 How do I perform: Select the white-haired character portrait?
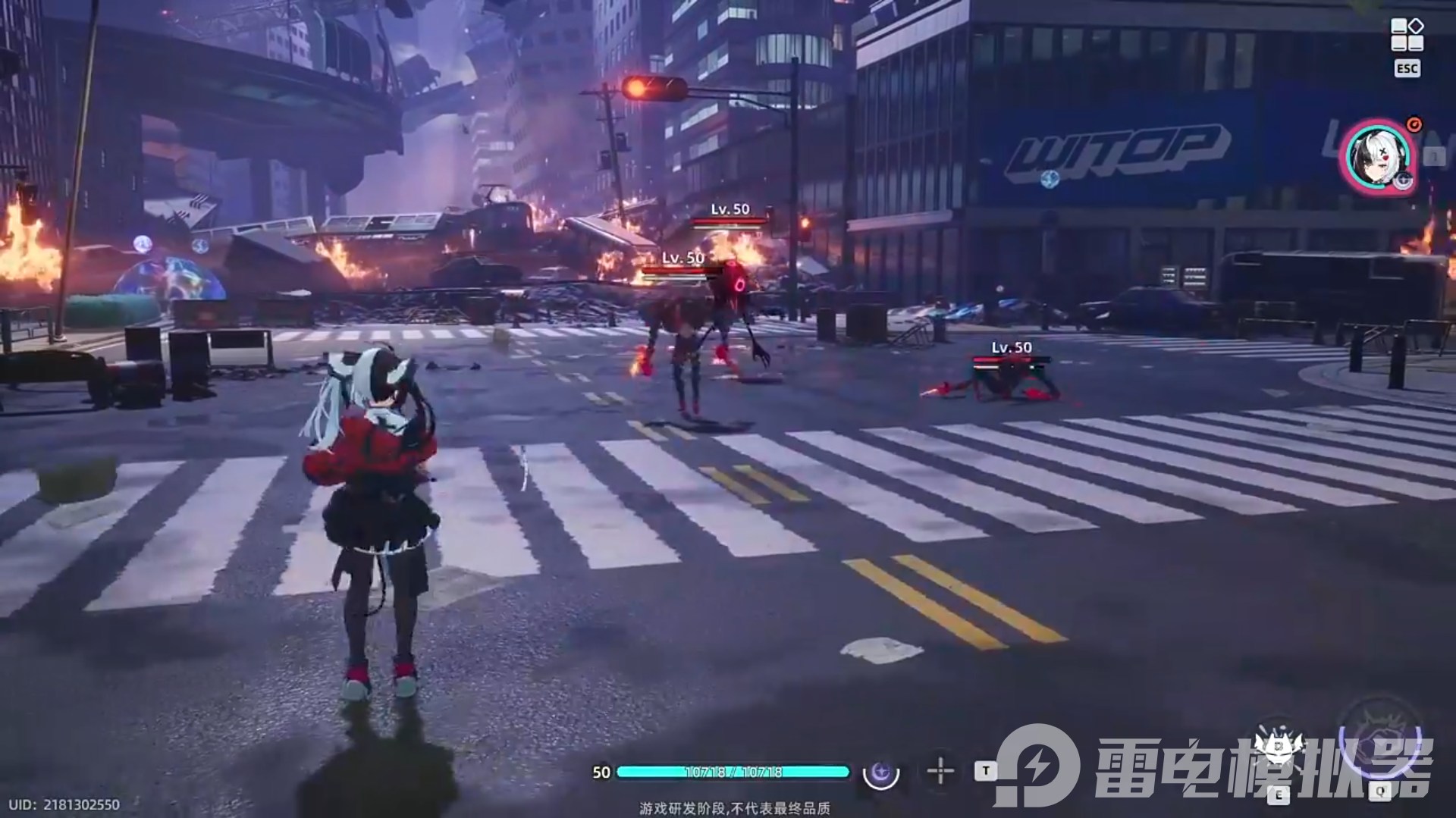coord(1378,158)
